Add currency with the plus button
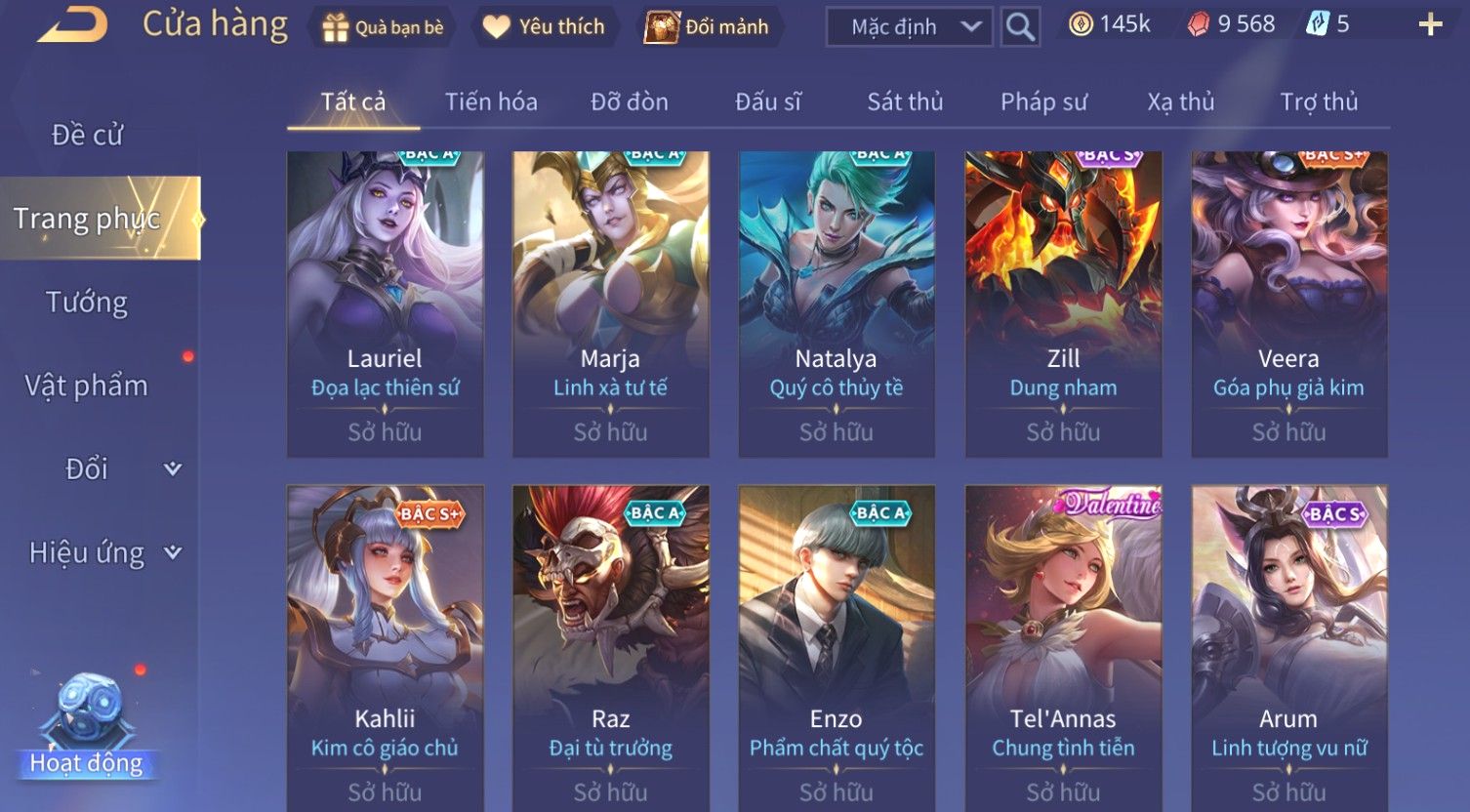 (x=1430, y=25)
